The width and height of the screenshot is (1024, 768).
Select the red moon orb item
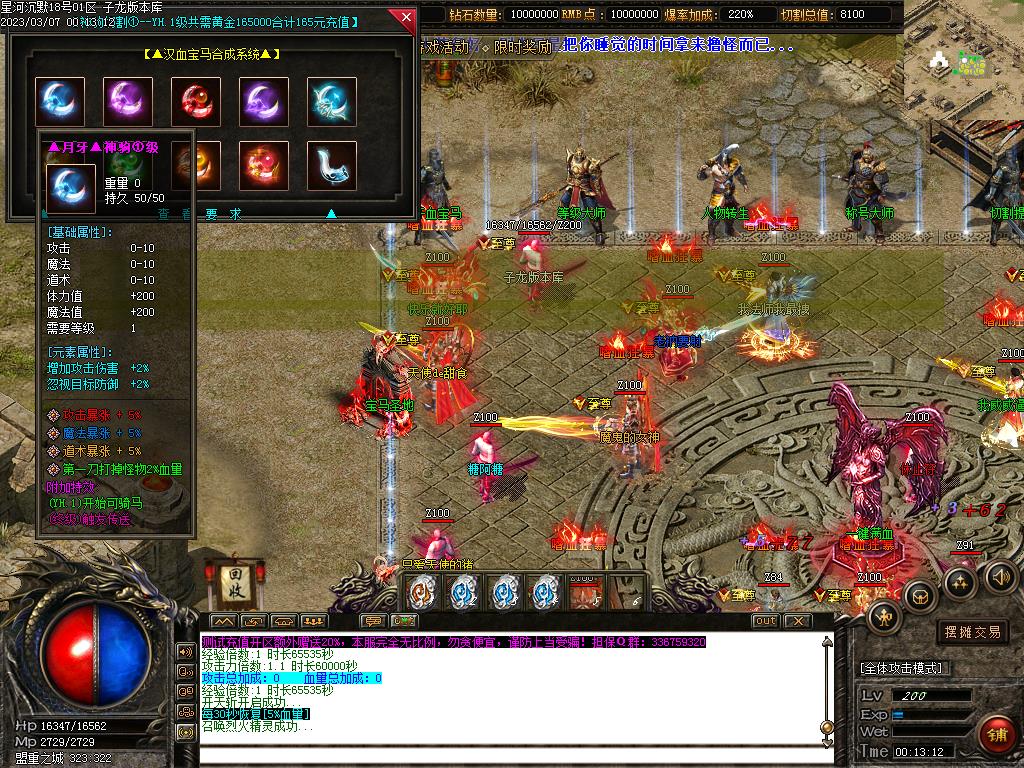click(x=195, y=102)
